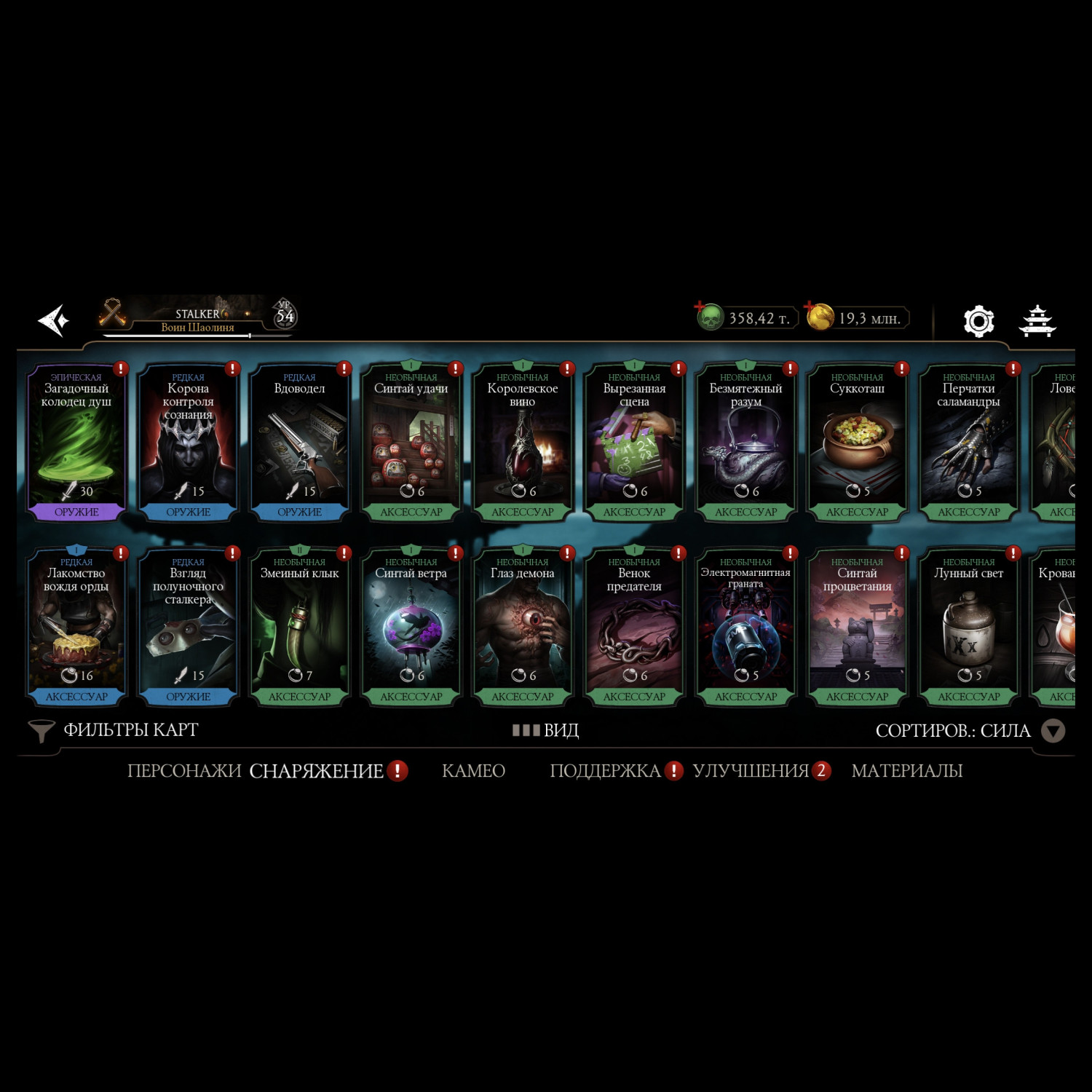Change the Вид view layout
Image resolution: width=1092 pixels, height=1092 pixels.
click(546, 730)
